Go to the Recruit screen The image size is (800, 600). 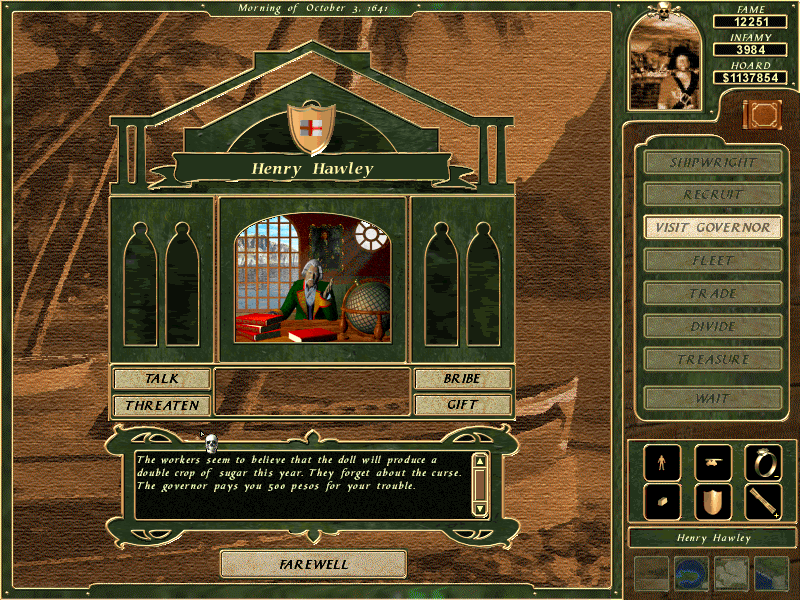(713, 194)
